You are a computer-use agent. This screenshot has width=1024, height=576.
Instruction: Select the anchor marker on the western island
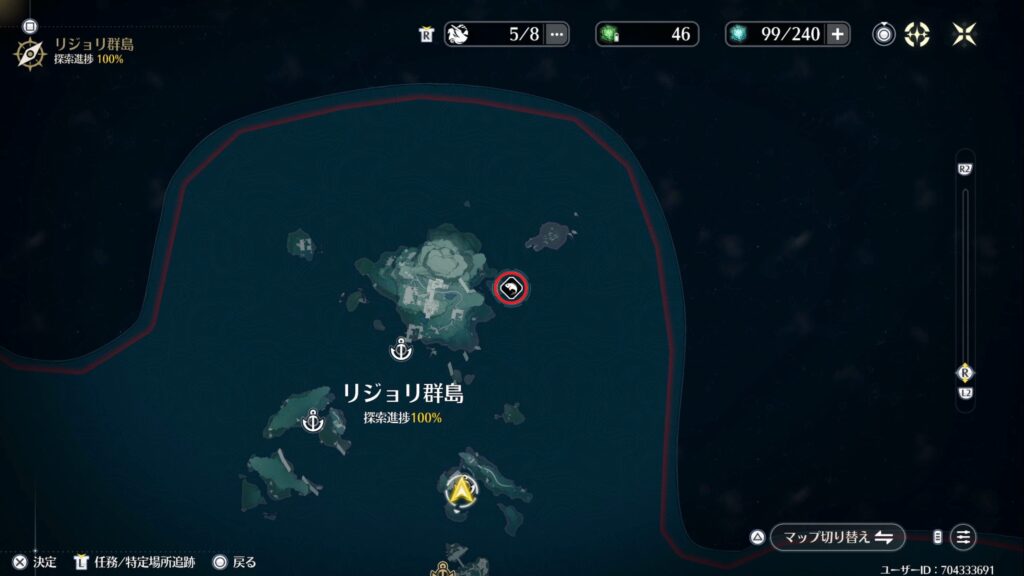314,421
